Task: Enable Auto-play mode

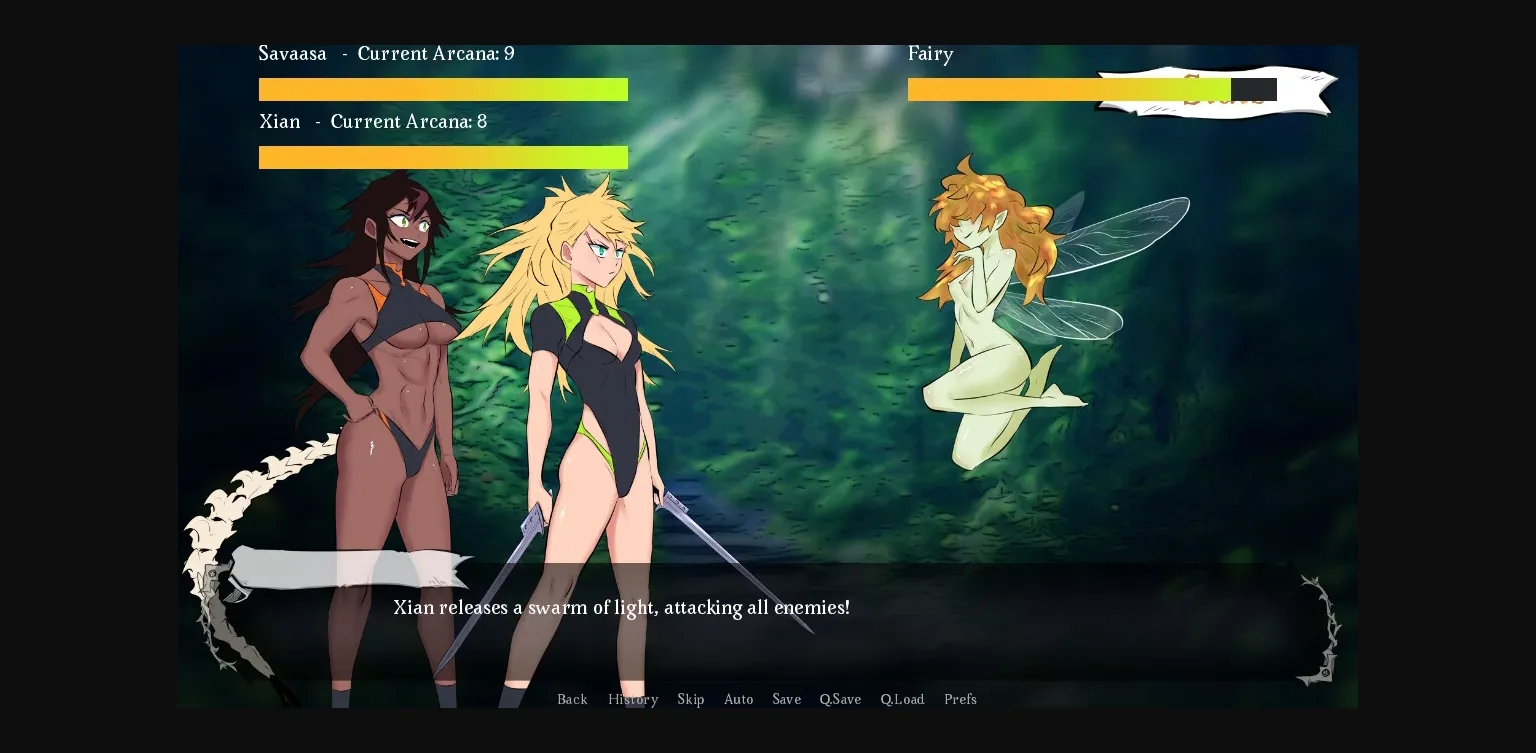Action: 739,699
